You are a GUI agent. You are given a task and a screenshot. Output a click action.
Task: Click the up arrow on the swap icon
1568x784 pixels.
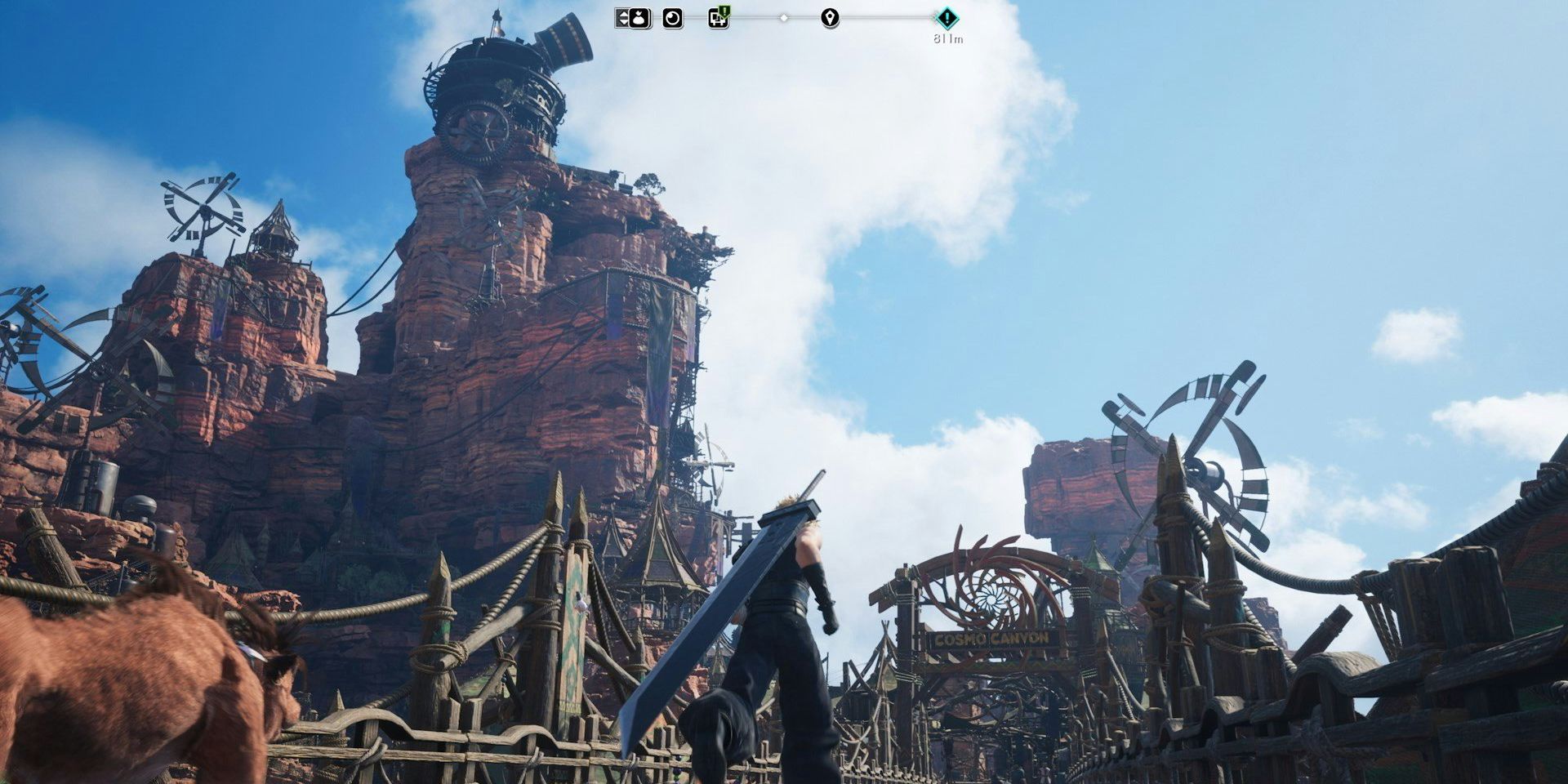[623, 14]
